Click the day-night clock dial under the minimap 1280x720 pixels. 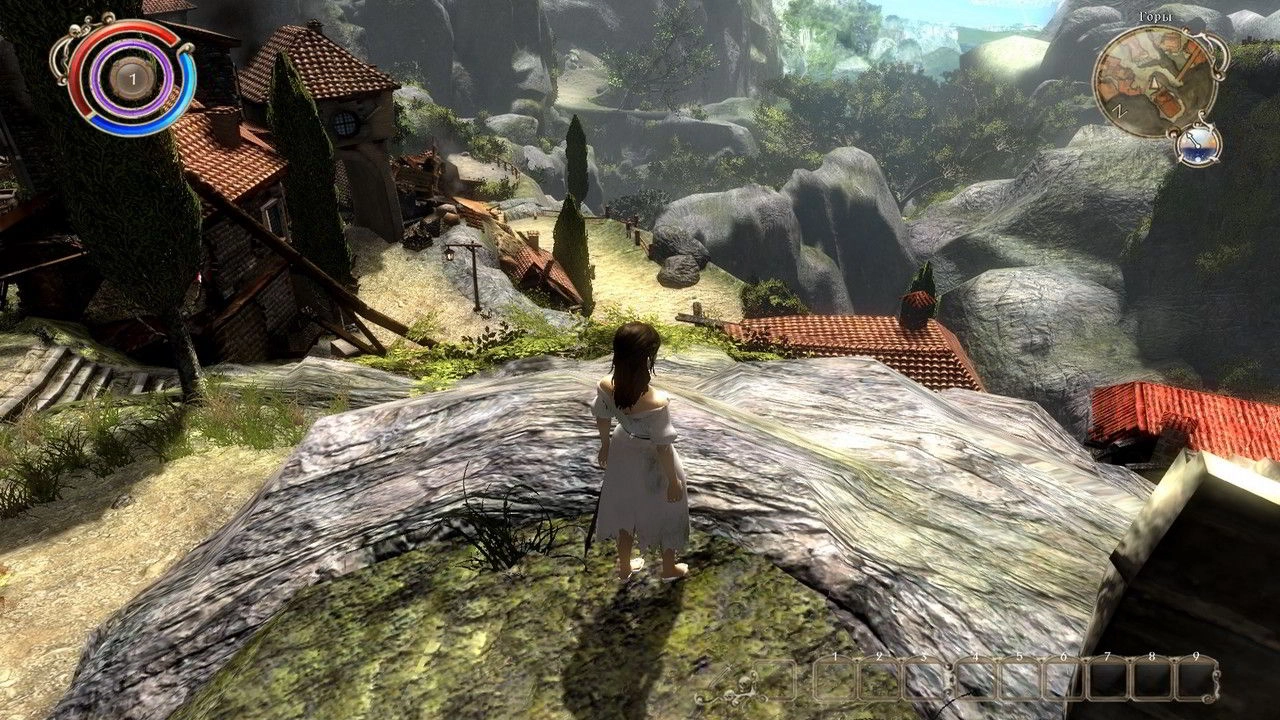tap(1198, 146)
